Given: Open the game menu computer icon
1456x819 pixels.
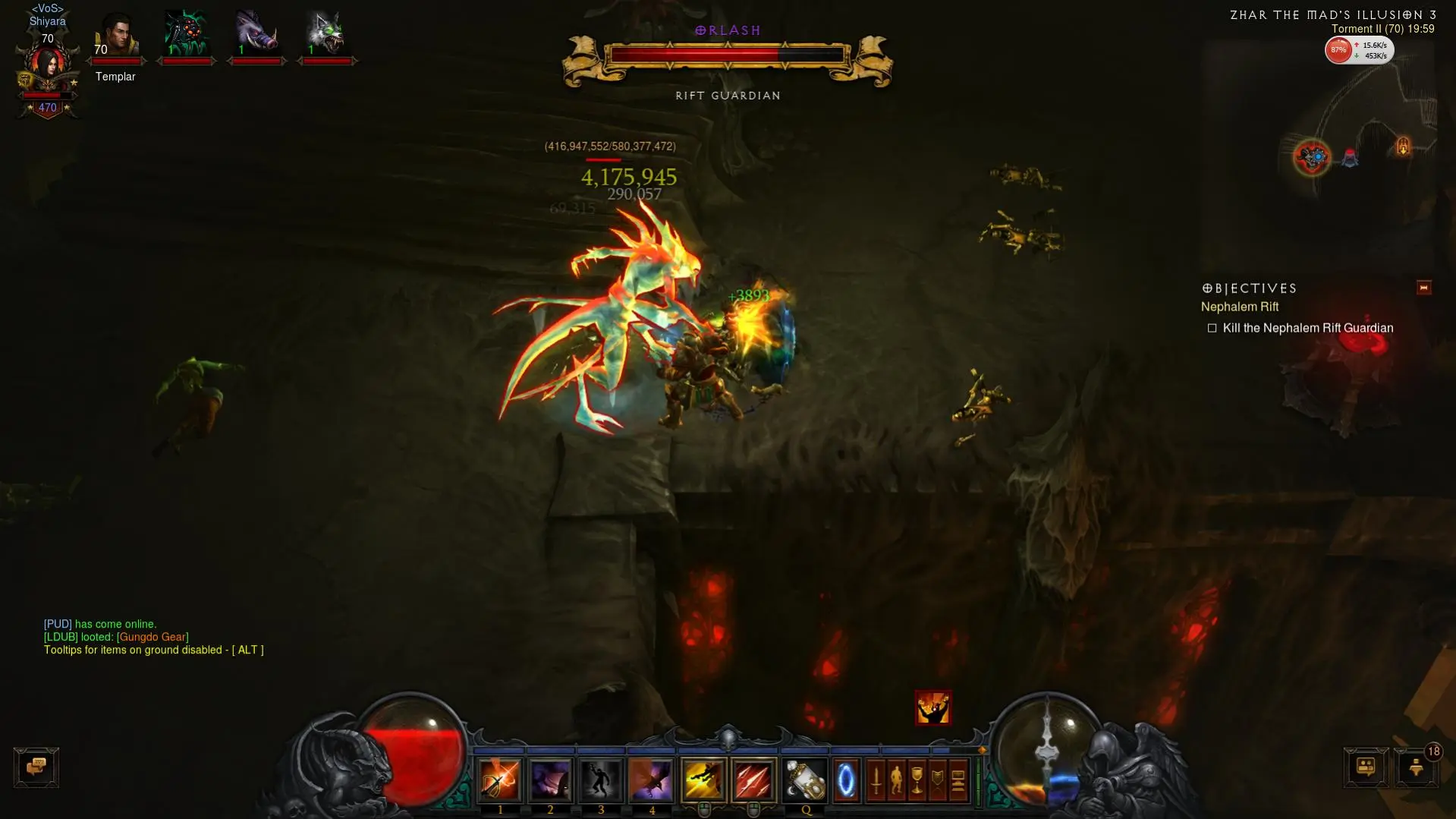Looking at the screenshot, I should (x=958, y=780).
